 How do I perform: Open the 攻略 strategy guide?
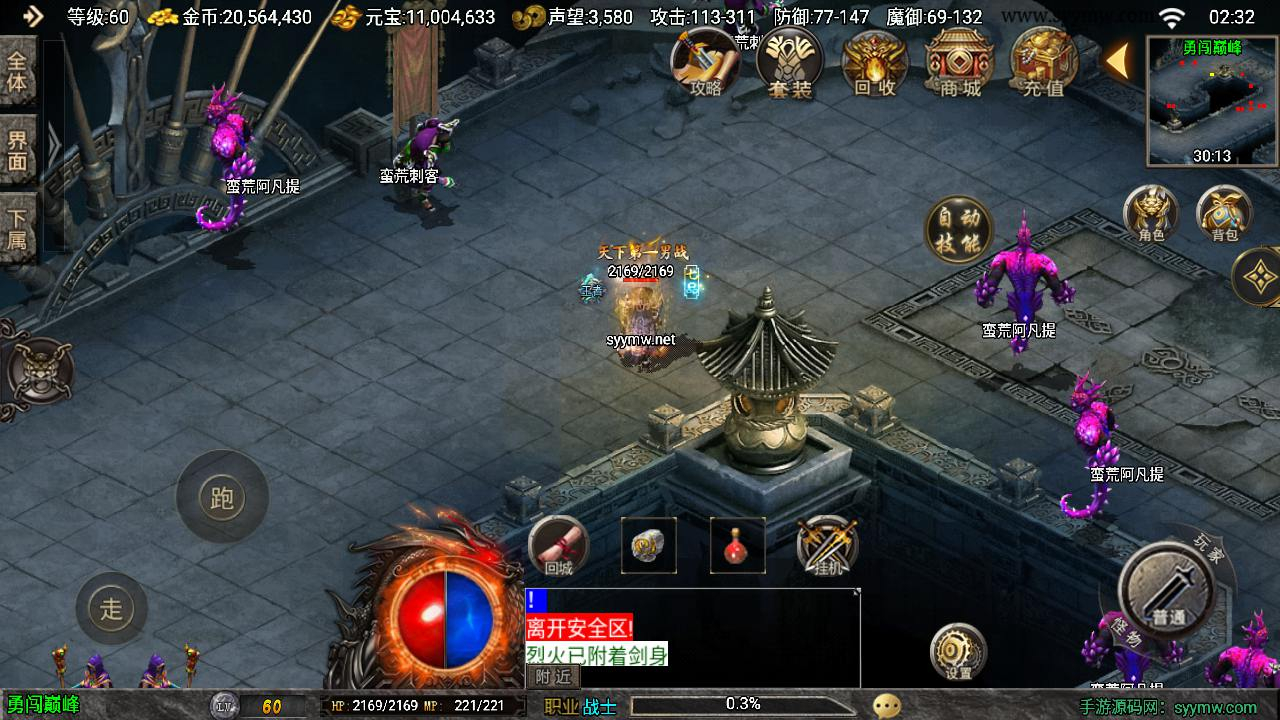tap(705, 63)
